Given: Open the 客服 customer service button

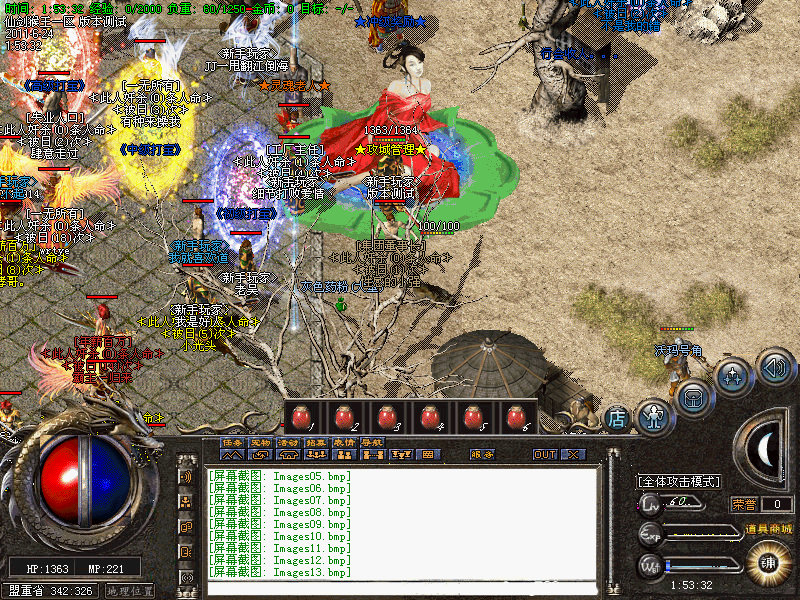Looking at the screenshot, I should point(482,454).
